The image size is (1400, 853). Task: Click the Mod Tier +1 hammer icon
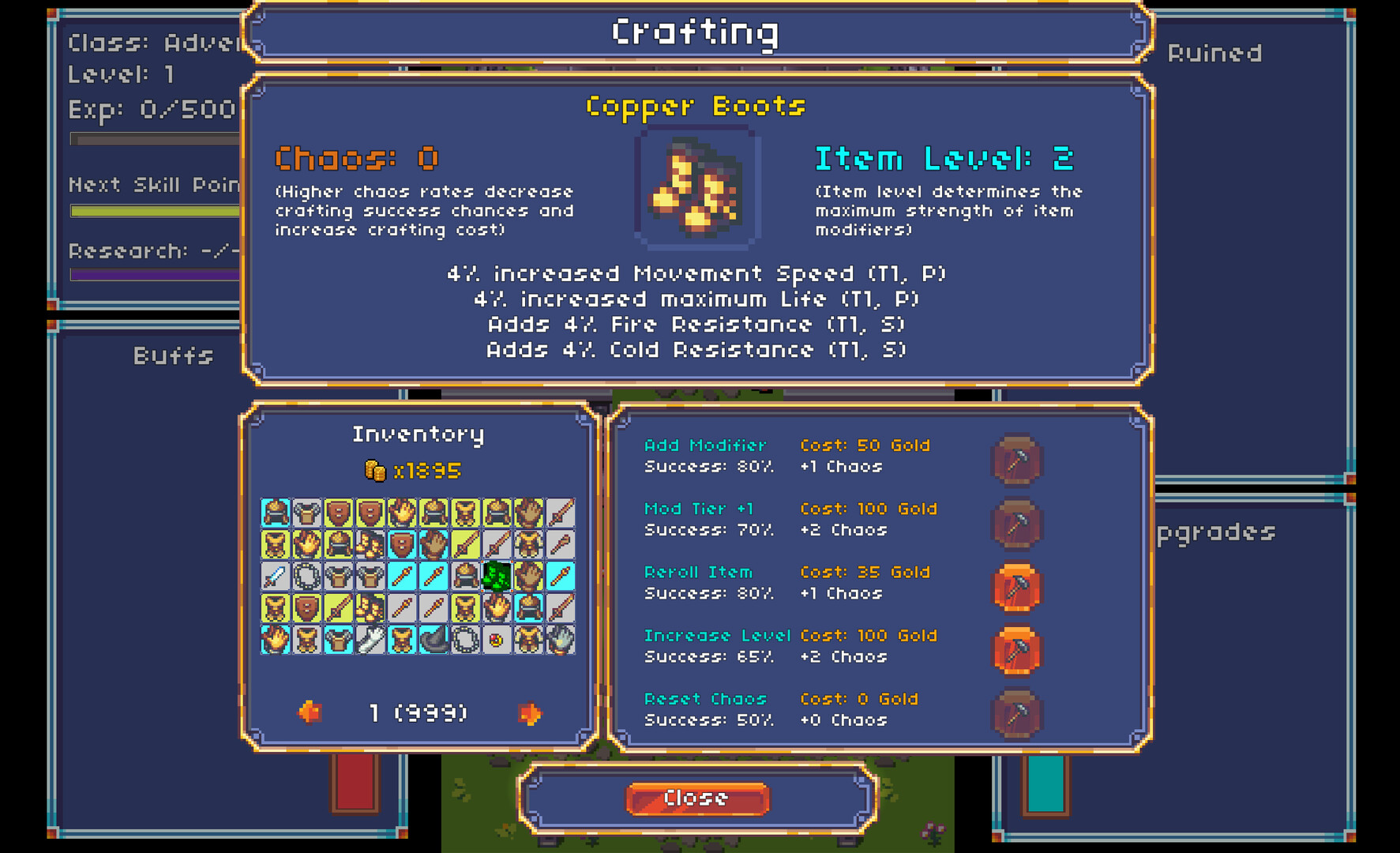[1017, 524]
